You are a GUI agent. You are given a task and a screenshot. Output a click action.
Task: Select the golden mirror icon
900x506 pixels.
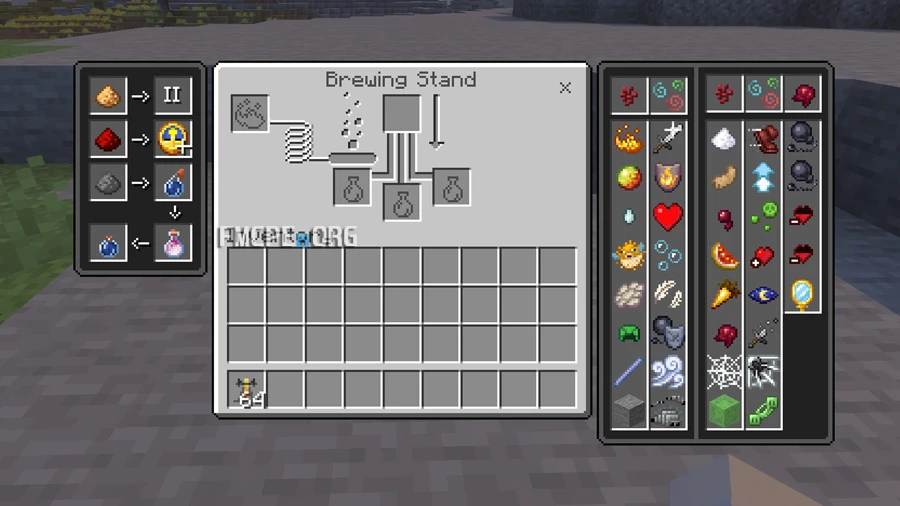pyautogui.click(x=802, y=294)
